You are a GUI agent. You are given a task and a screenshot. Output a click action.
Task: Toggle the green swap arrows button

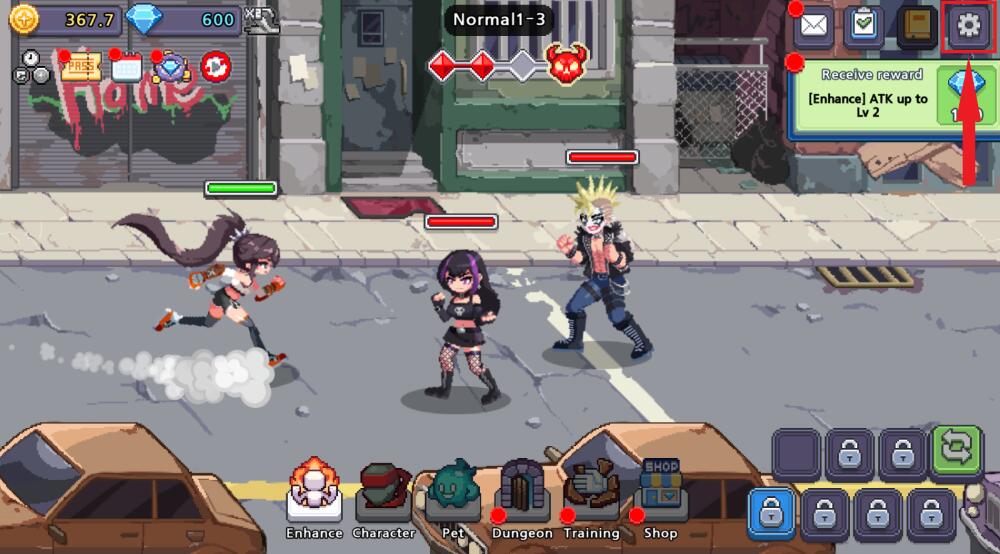click(957, 450)
